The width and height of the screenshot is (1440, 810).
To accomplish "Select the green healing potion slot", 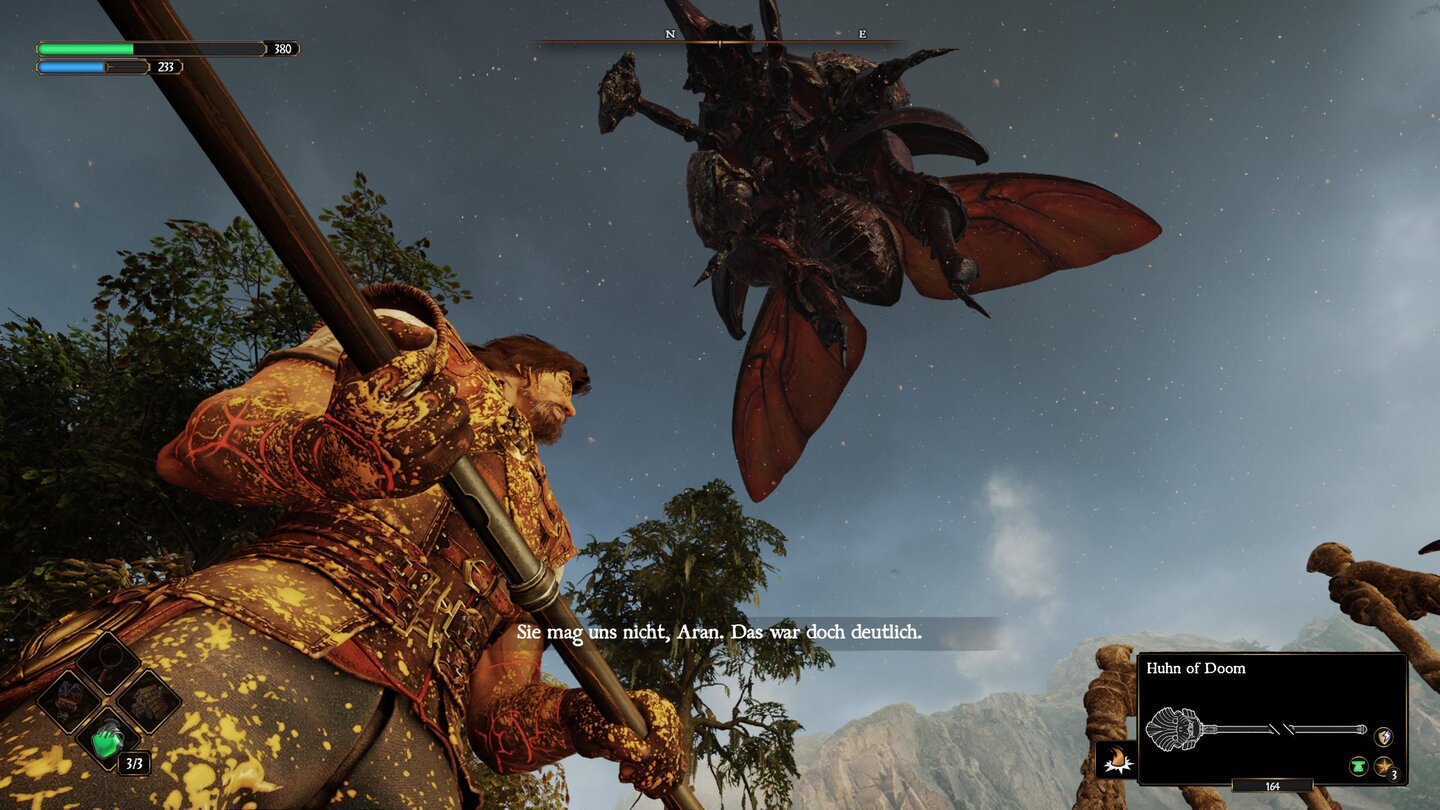I will 109,739.
